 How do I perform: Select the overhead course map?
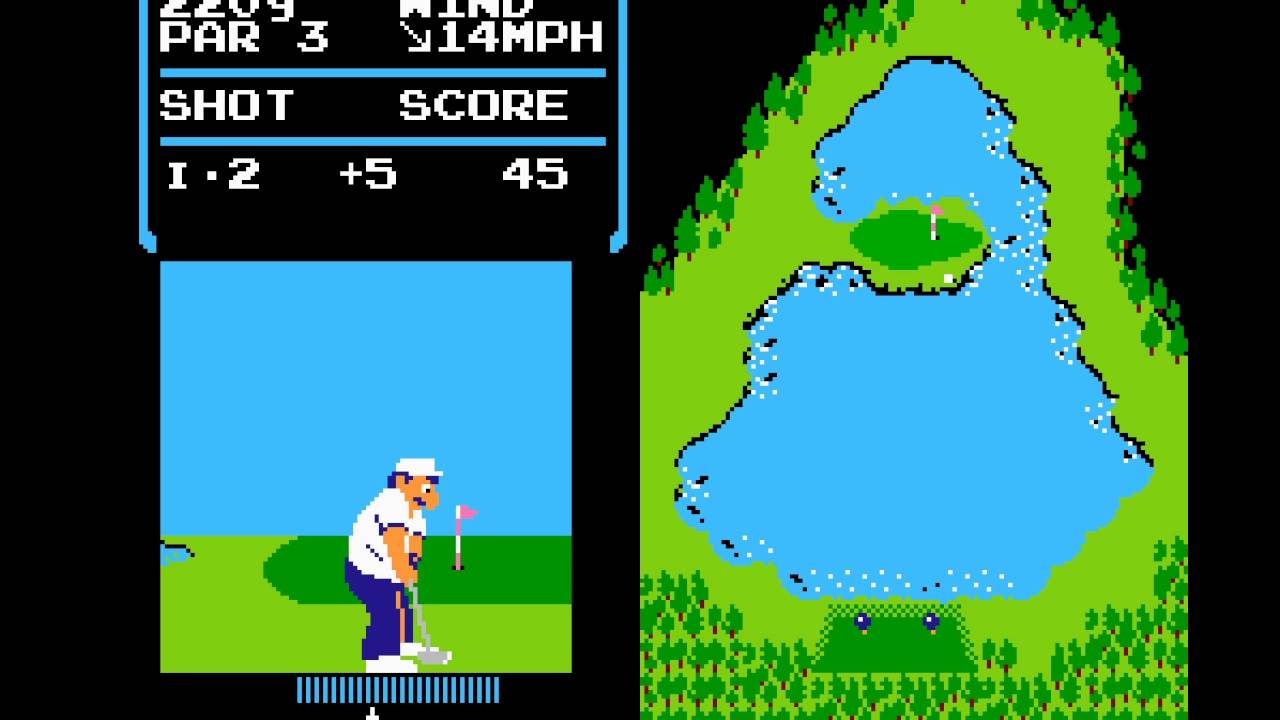[x=913, y=360]
